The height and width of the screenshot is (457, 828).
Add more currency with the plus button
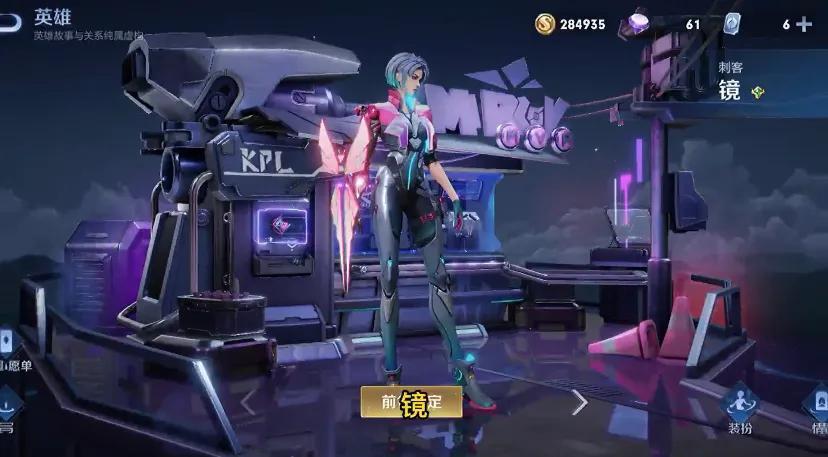click(x=804, y=24)
